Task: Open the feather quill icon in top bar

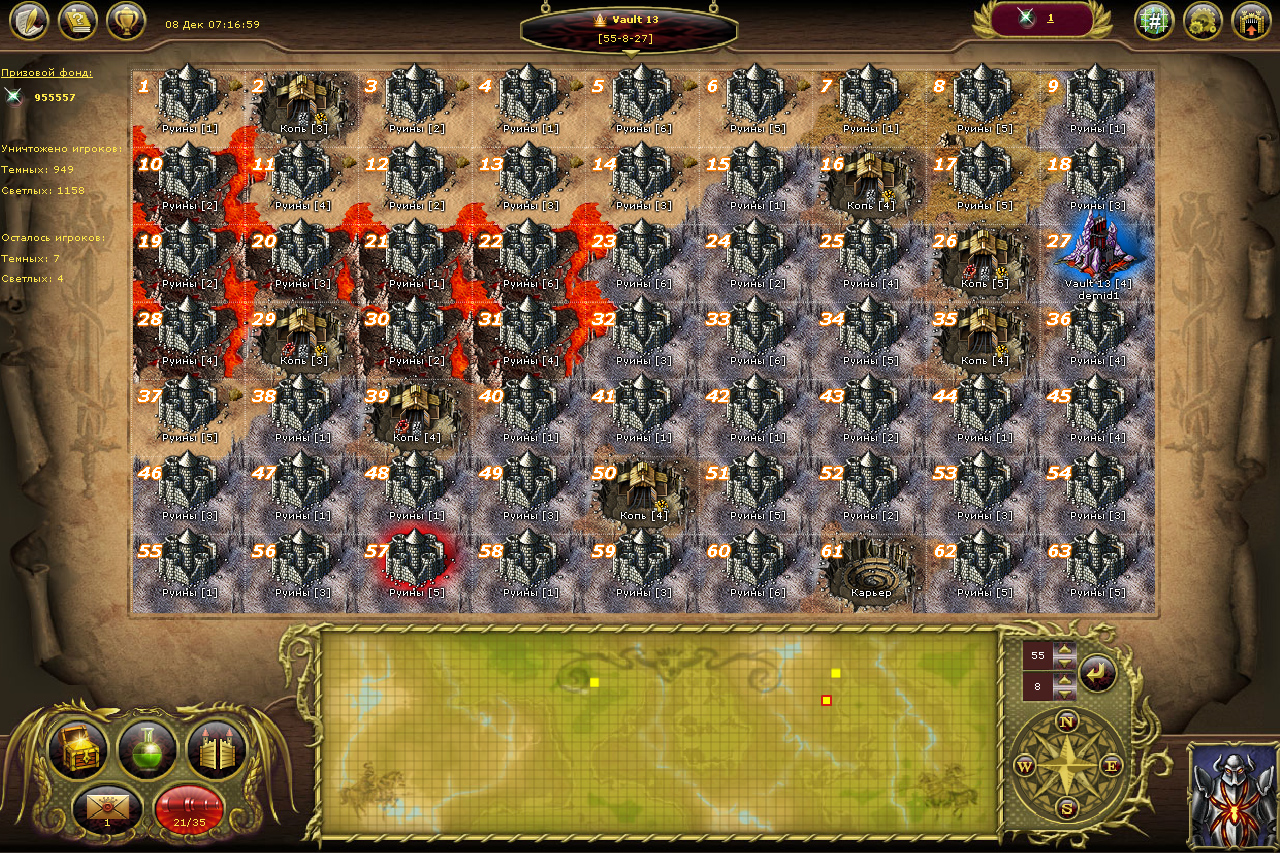Action: pyautogui.click(x=28, y=20)
